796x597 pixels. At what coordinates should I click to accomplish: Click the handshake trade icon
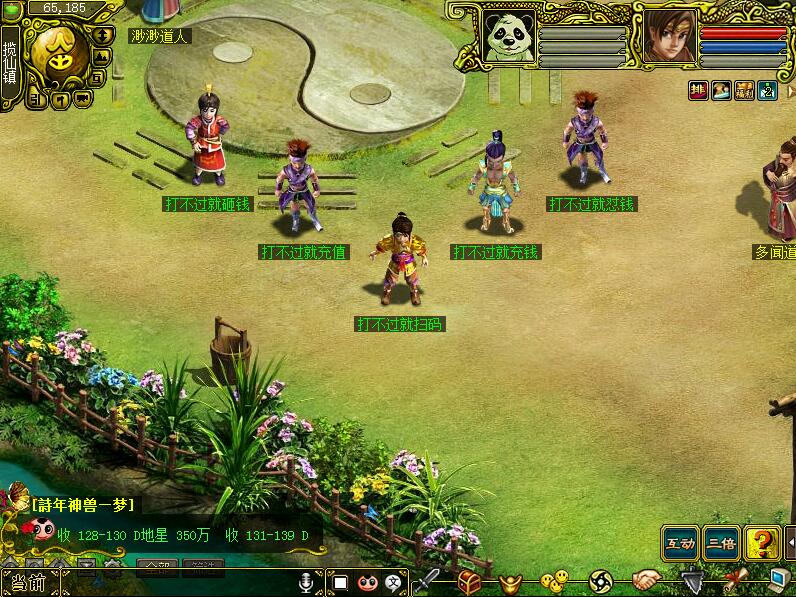point(646,580)
